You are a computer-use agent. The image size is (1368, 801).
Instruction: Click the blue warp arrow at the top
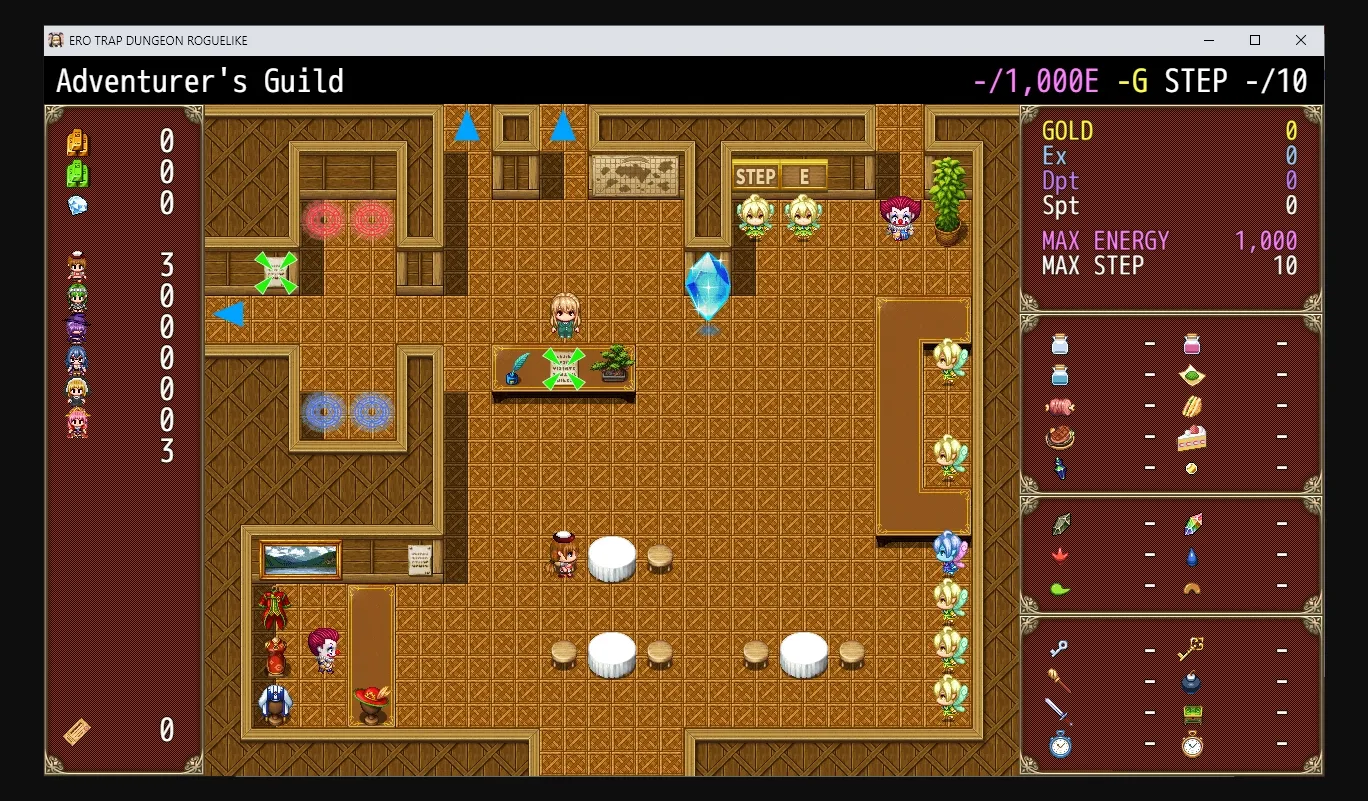point(466,127)
